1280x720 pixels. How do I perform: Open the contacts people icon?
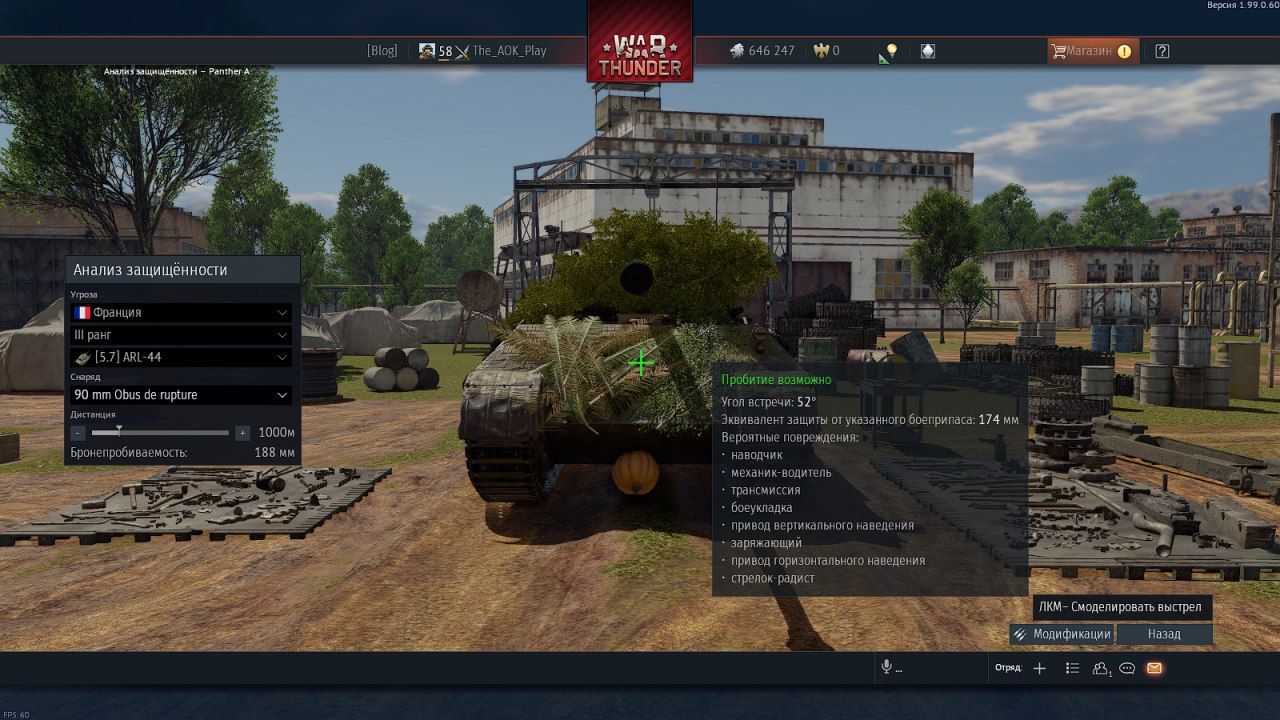(x=1101, y=668)
